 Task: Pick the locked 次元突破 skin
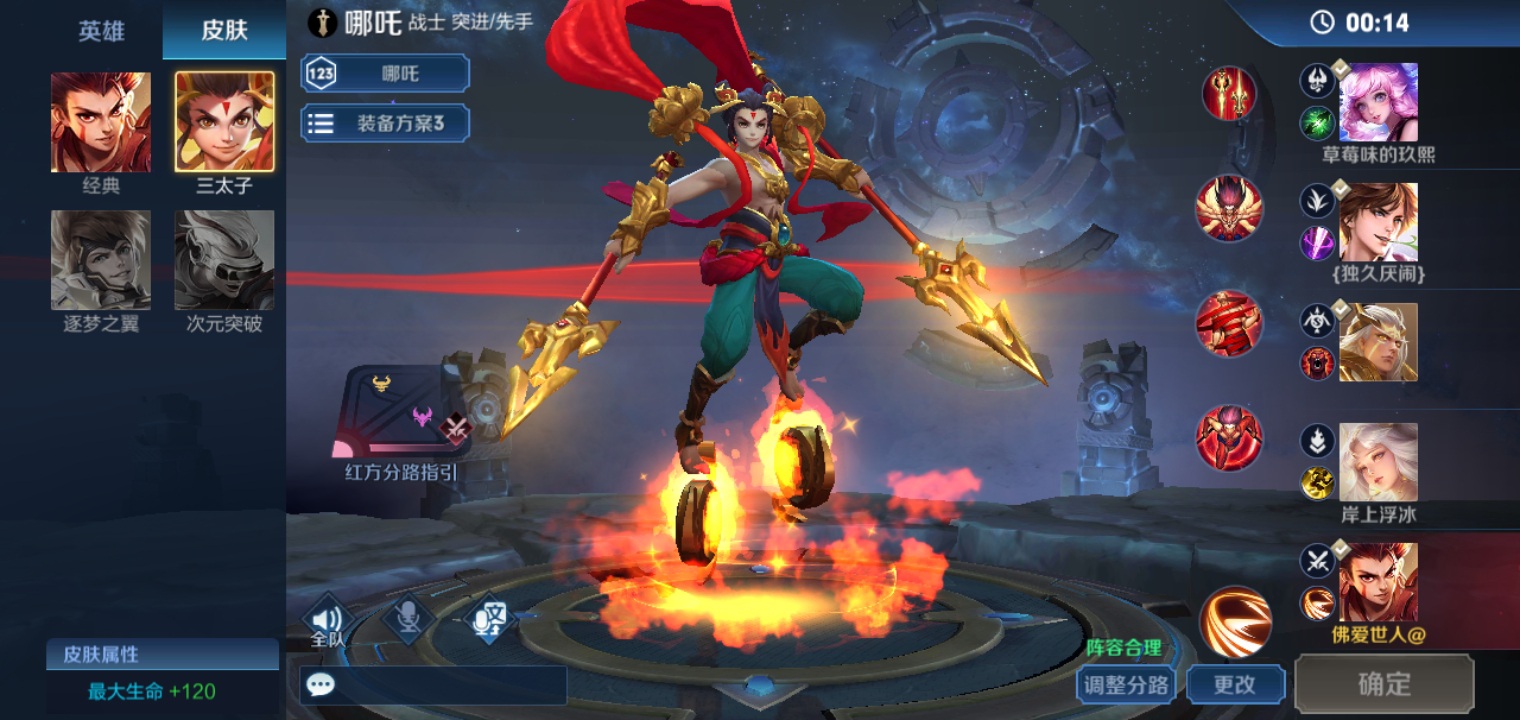click(x=224, y=260)
